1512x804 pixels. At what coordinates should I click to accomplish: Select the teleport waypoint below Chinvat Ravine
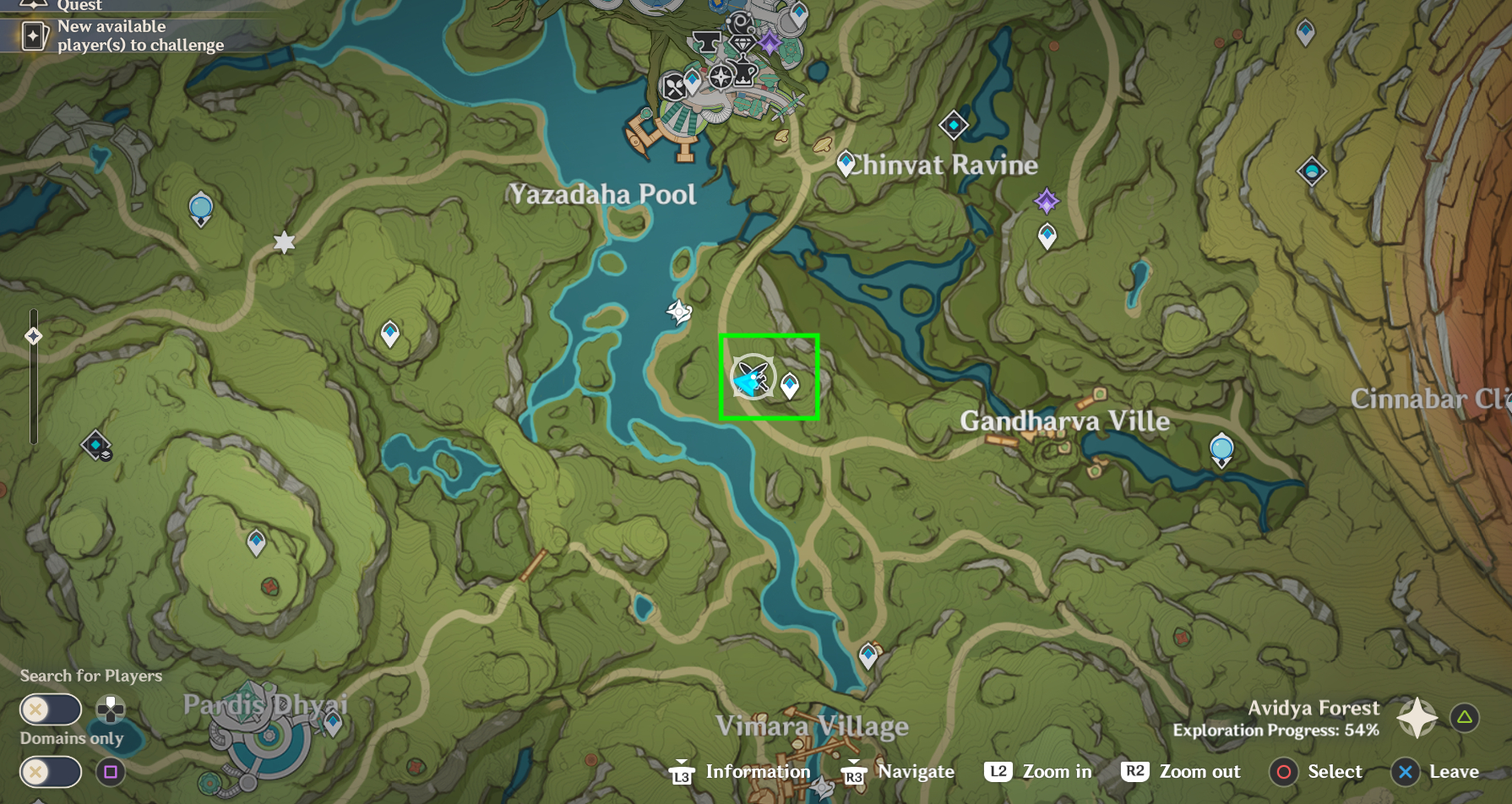[1047, 236]
